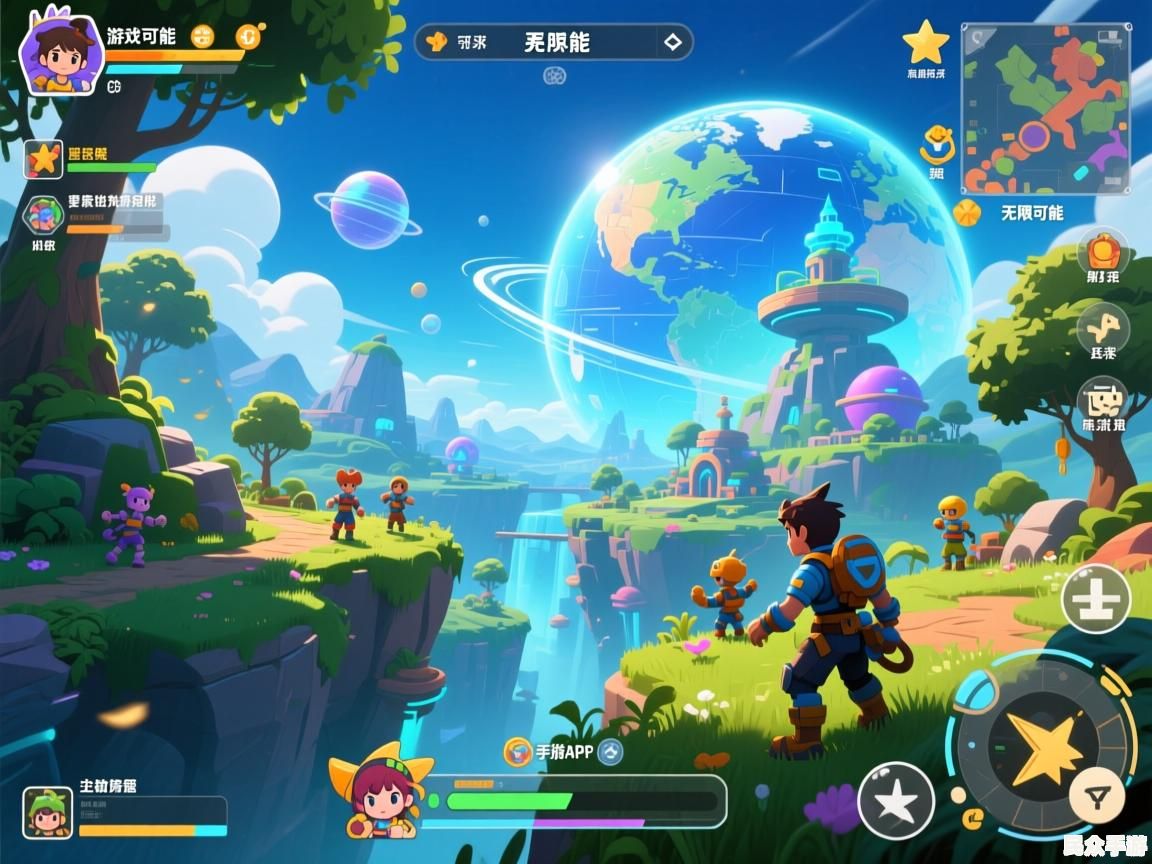Select the yellow star icon beside the minimap

point(925,43)
